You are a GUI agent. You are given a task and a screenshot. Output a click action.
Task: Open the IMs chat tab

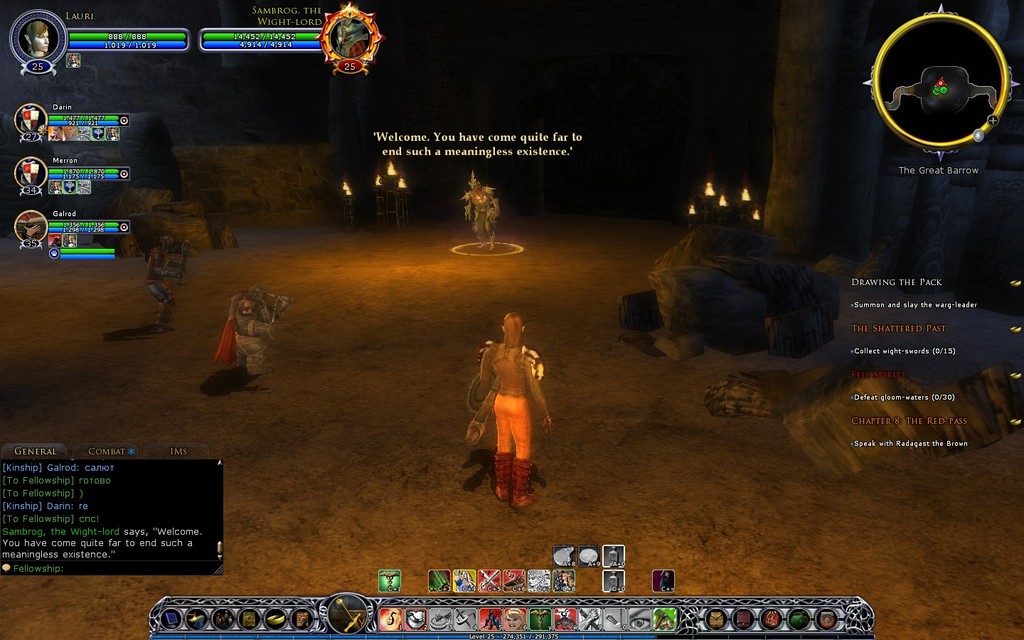(x=179, y=451)
